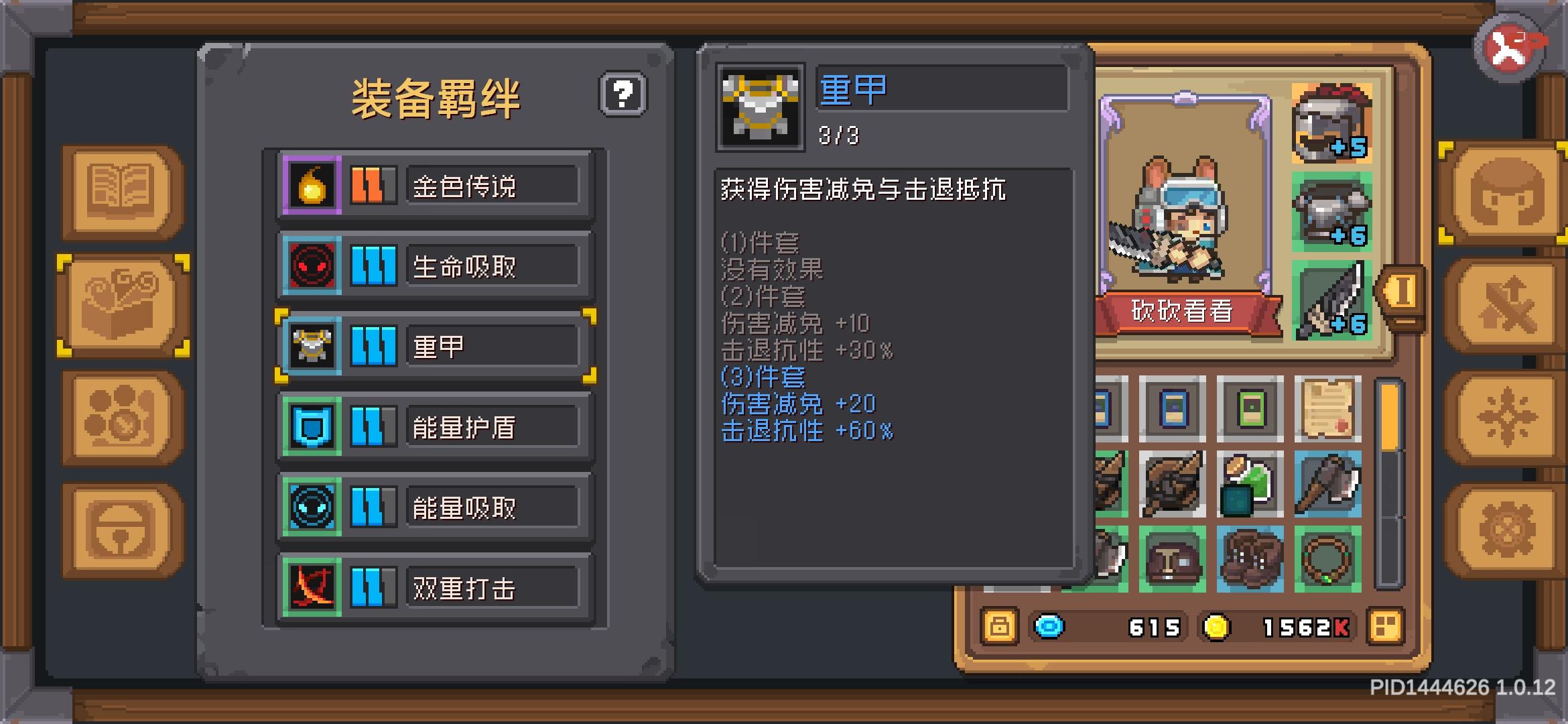This screenshot has height=724, width=1568.
Task: Click the bell icon on the left sidebar
Action: [121, 530]
